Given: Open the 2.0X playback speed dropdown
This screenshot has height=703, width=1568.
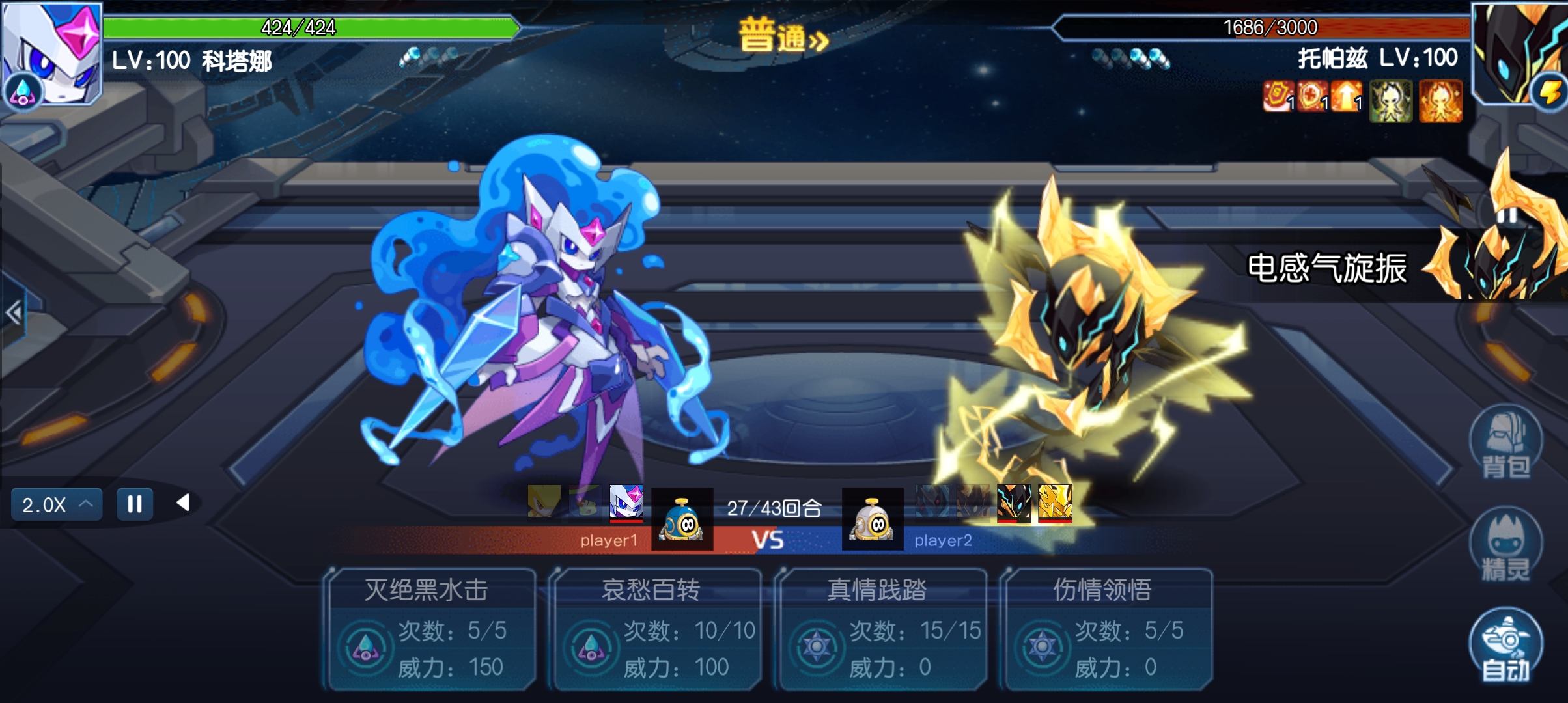Looking at the screenshot, I should click(57, 504).
